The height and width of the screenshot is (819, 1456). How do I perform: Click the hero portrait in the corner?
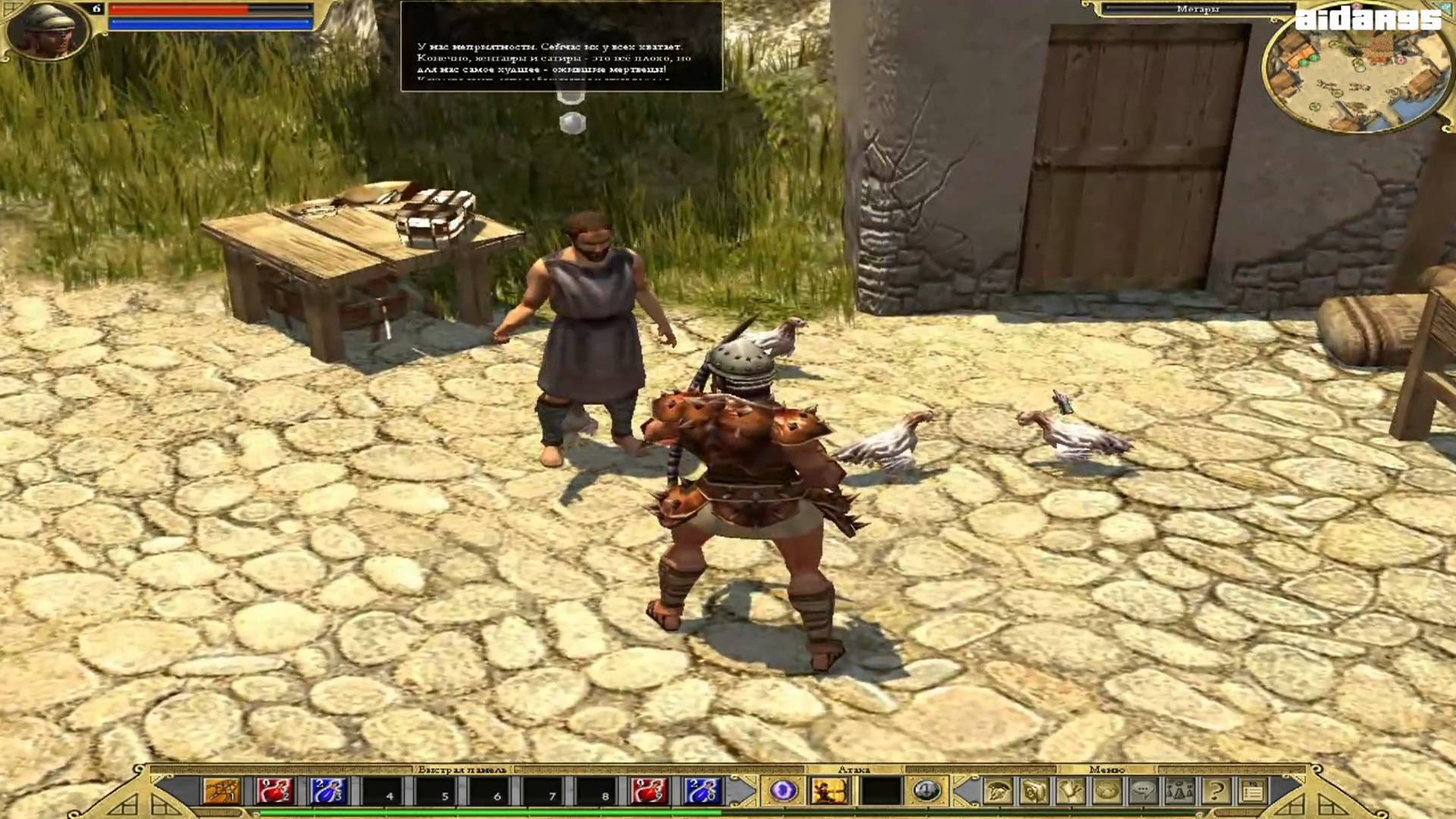pyautogui.click(x=47, y=30)
